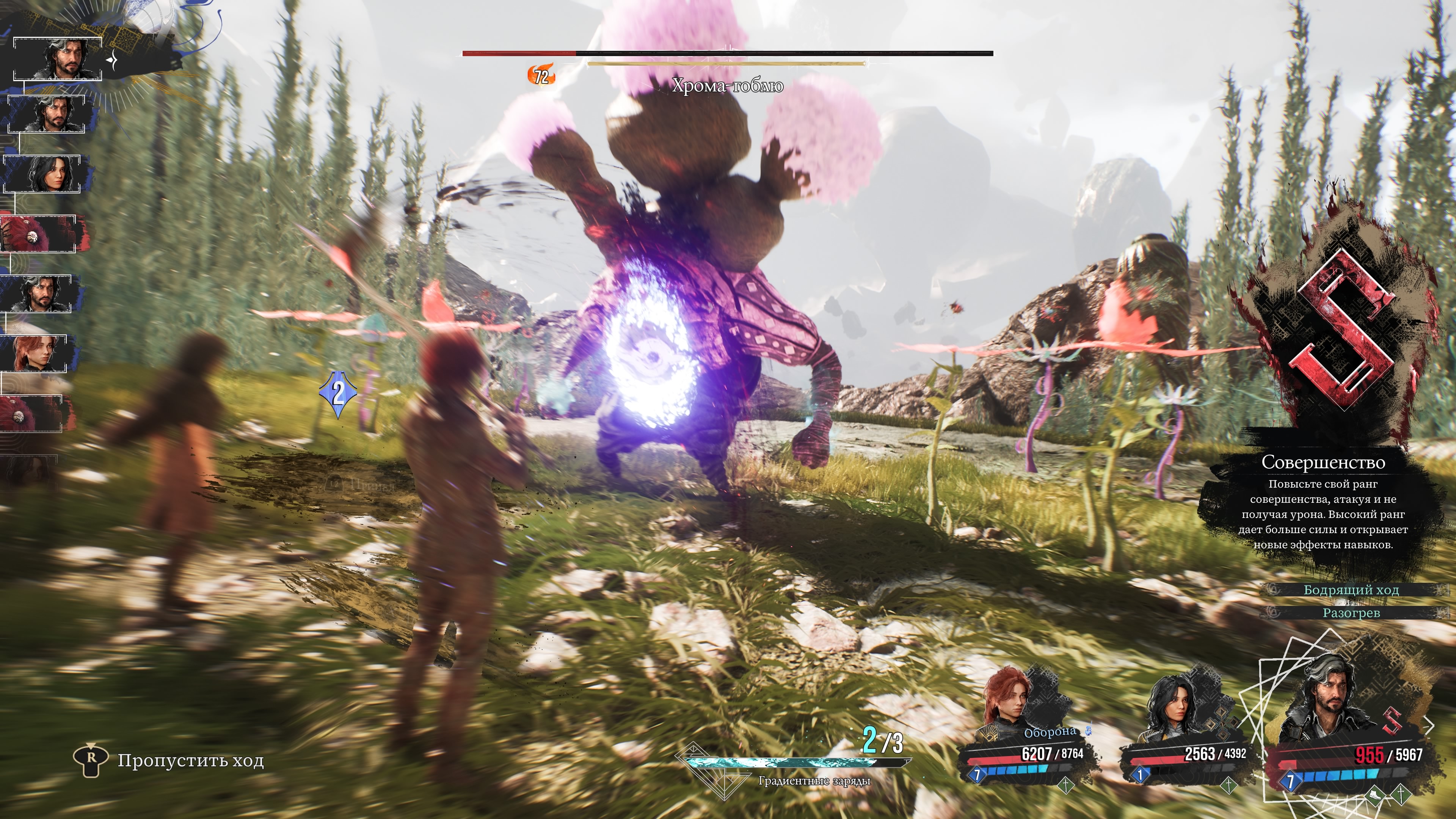Select the highlighted current-turn portrait in turn order
1456x819 pixels.
coord(58,59)
